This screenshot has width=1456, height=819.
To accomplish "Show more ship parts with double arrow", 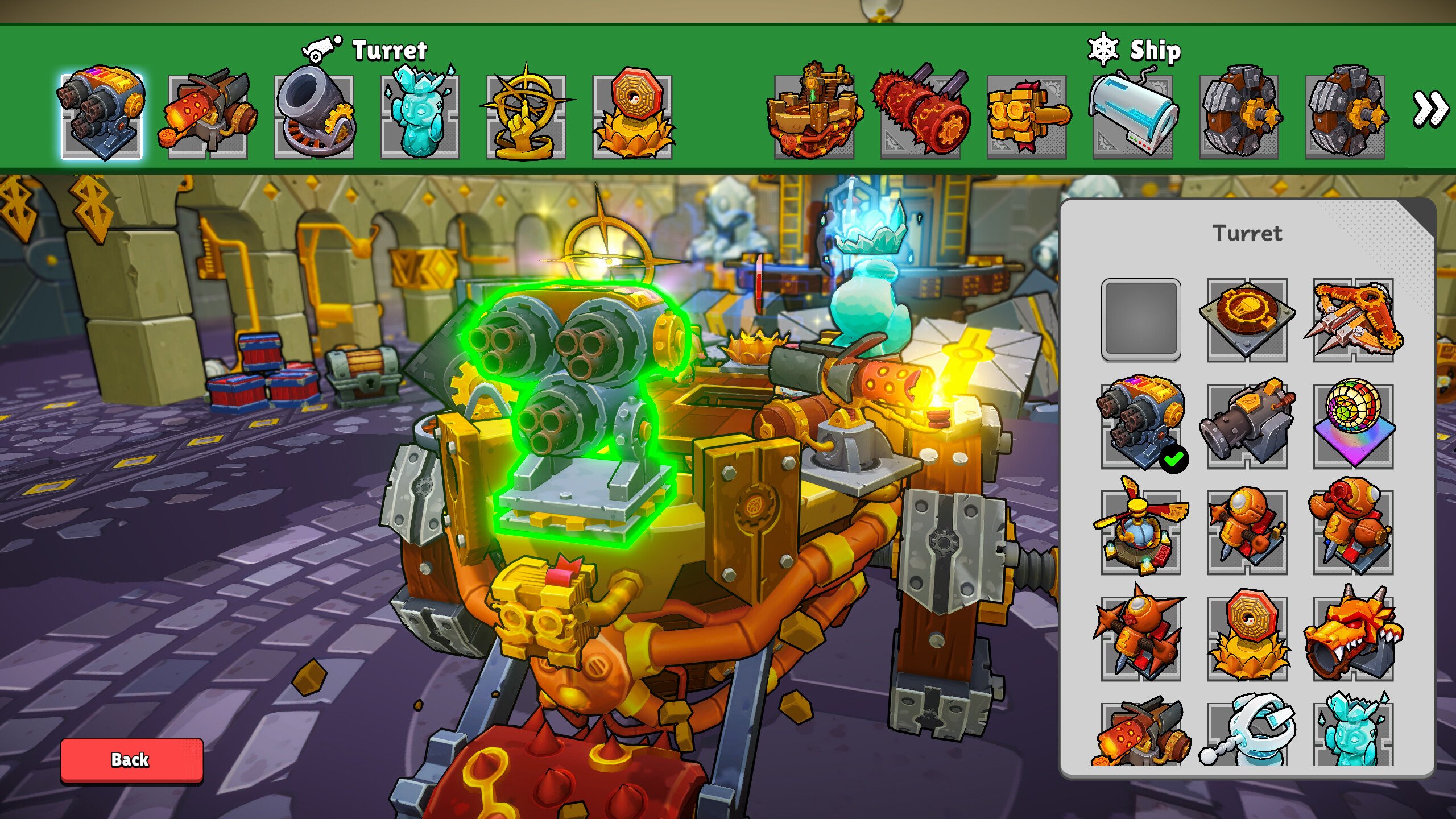I will (1430, 109).
